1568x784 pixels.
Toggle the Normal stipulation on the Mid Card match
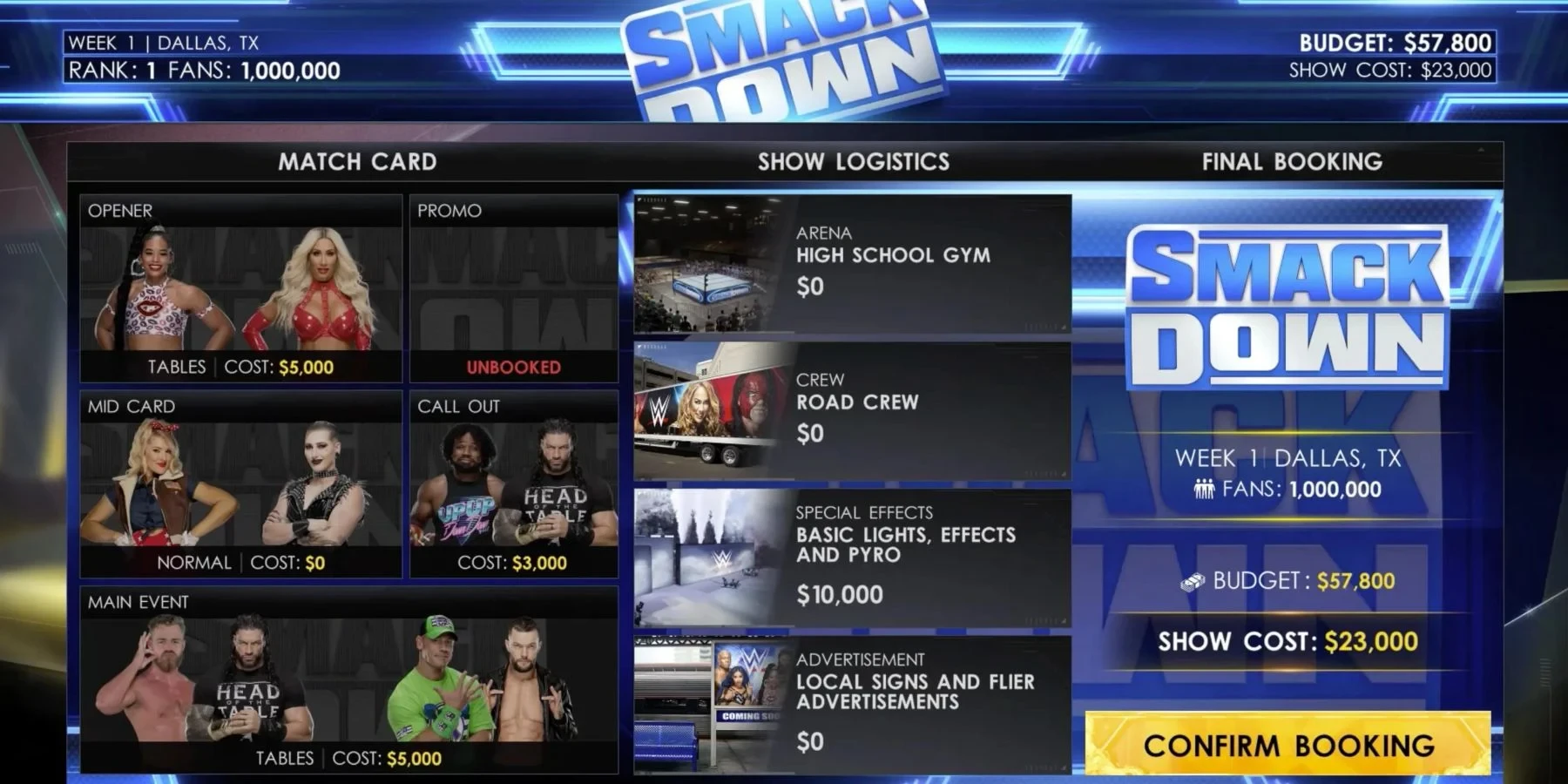192,562
